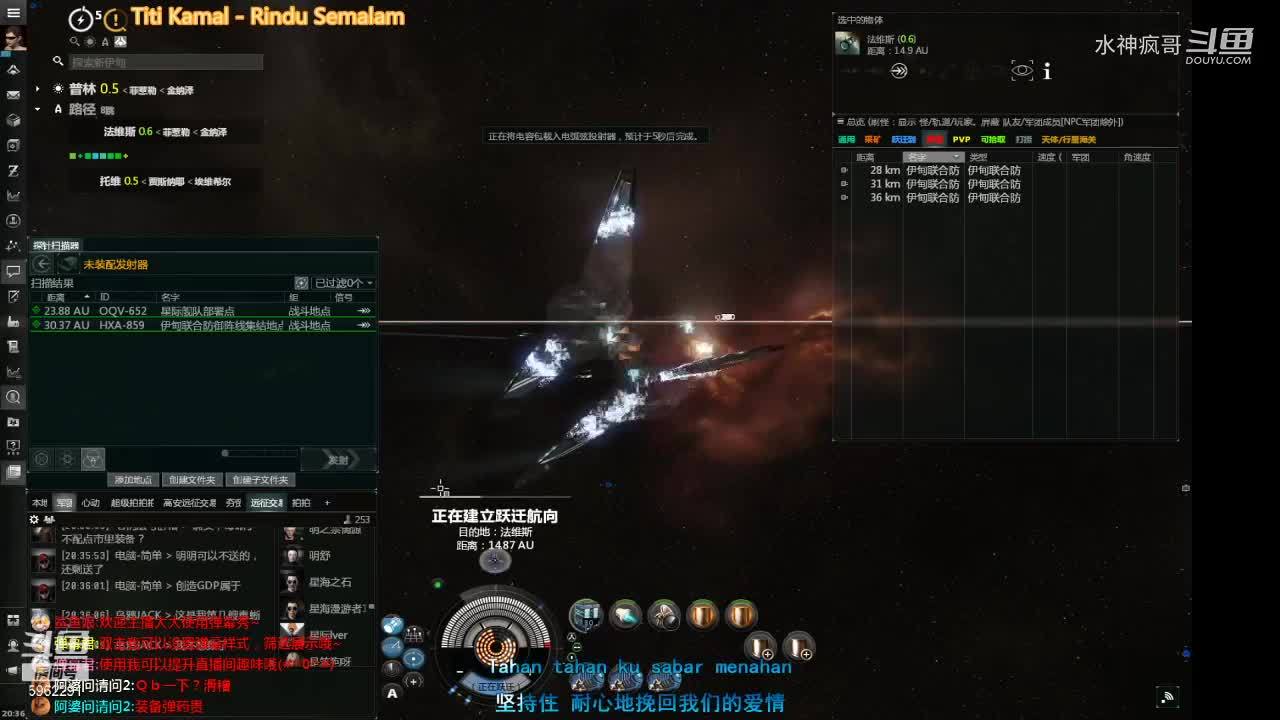Sort overview by 距离 distance column
The height and width of the screenshot is (720, 1280).
coord(866,157)
